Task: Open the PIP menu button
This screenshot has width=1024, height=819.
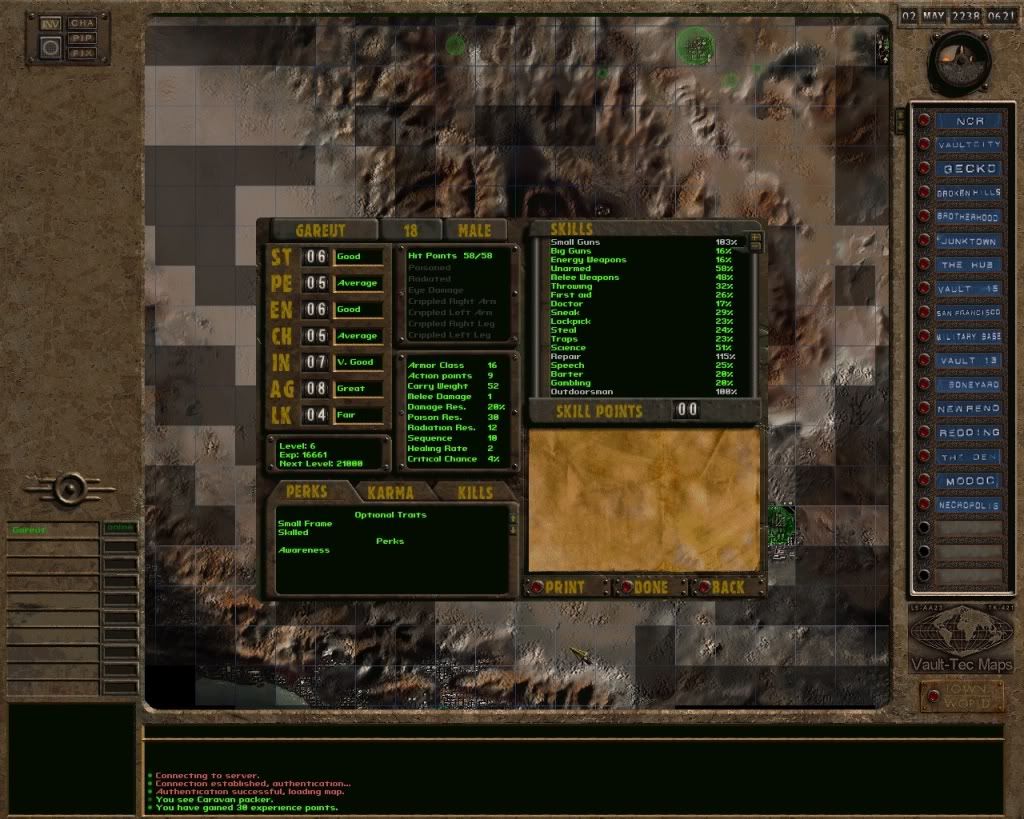Action: click(x=82, y=37)
